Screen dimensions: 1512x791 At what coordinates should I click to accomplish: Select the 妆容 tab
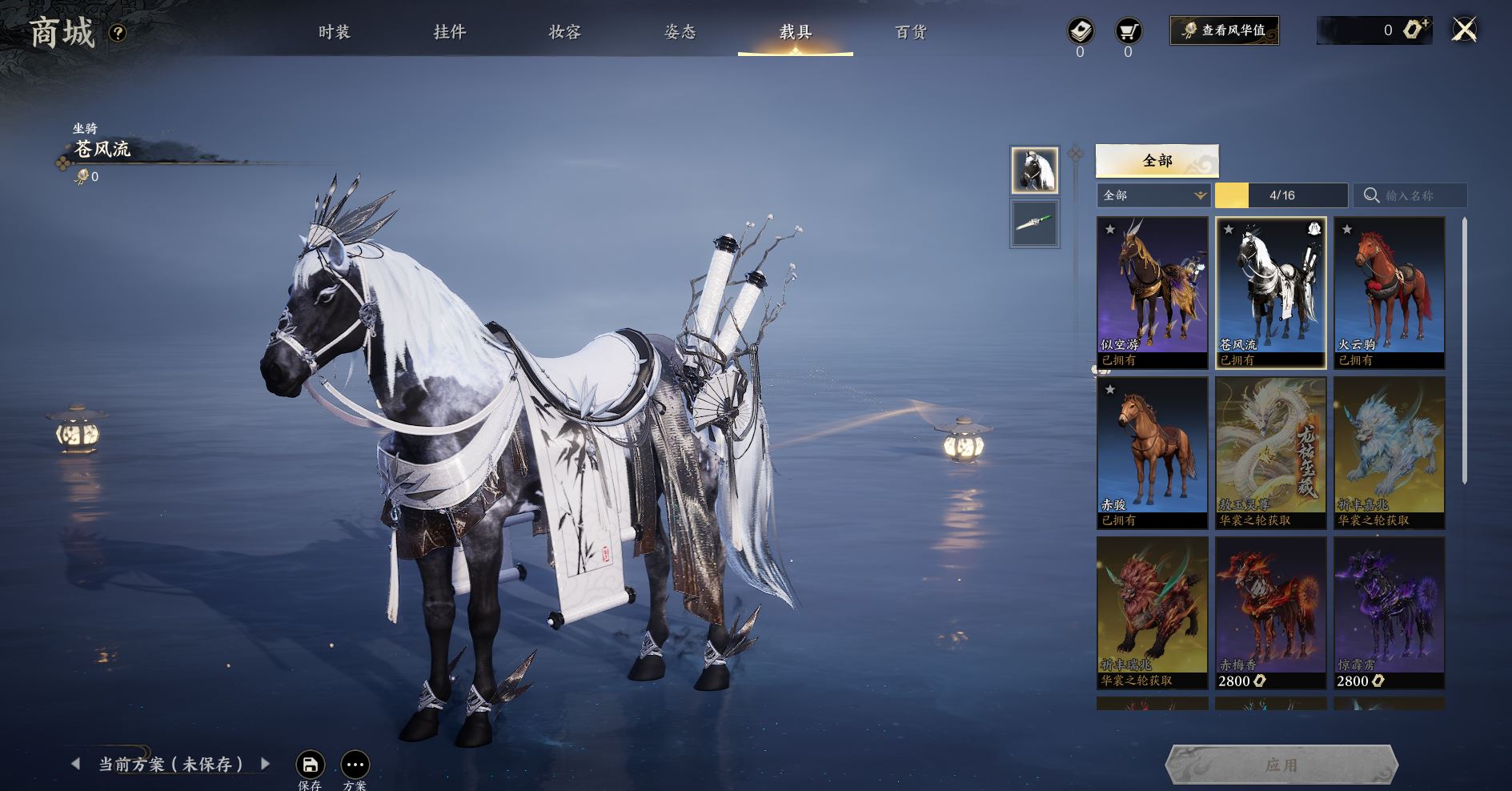pos(564,32)
